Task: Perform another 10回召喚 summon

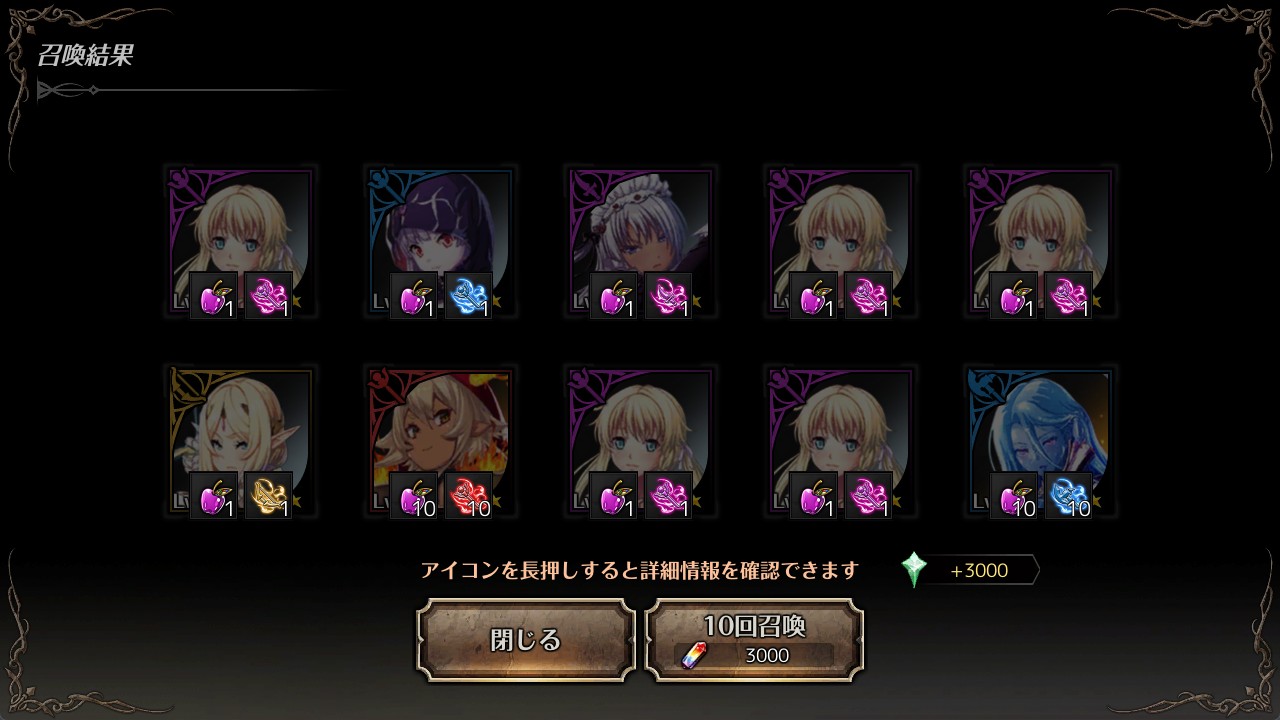Action: pos(754,640)
